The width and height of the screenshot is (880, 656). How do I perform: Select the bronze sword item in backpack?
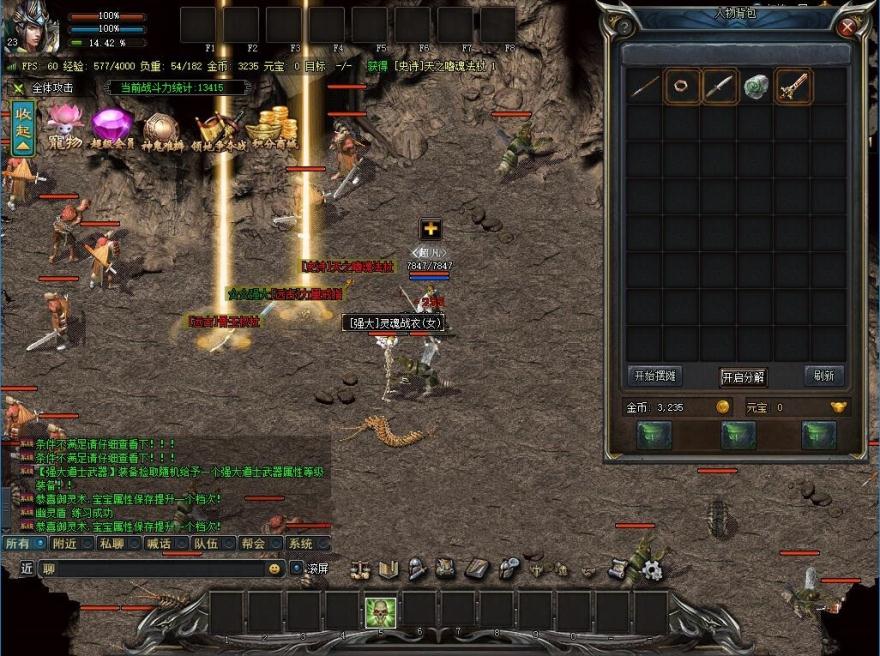(793, 87)
